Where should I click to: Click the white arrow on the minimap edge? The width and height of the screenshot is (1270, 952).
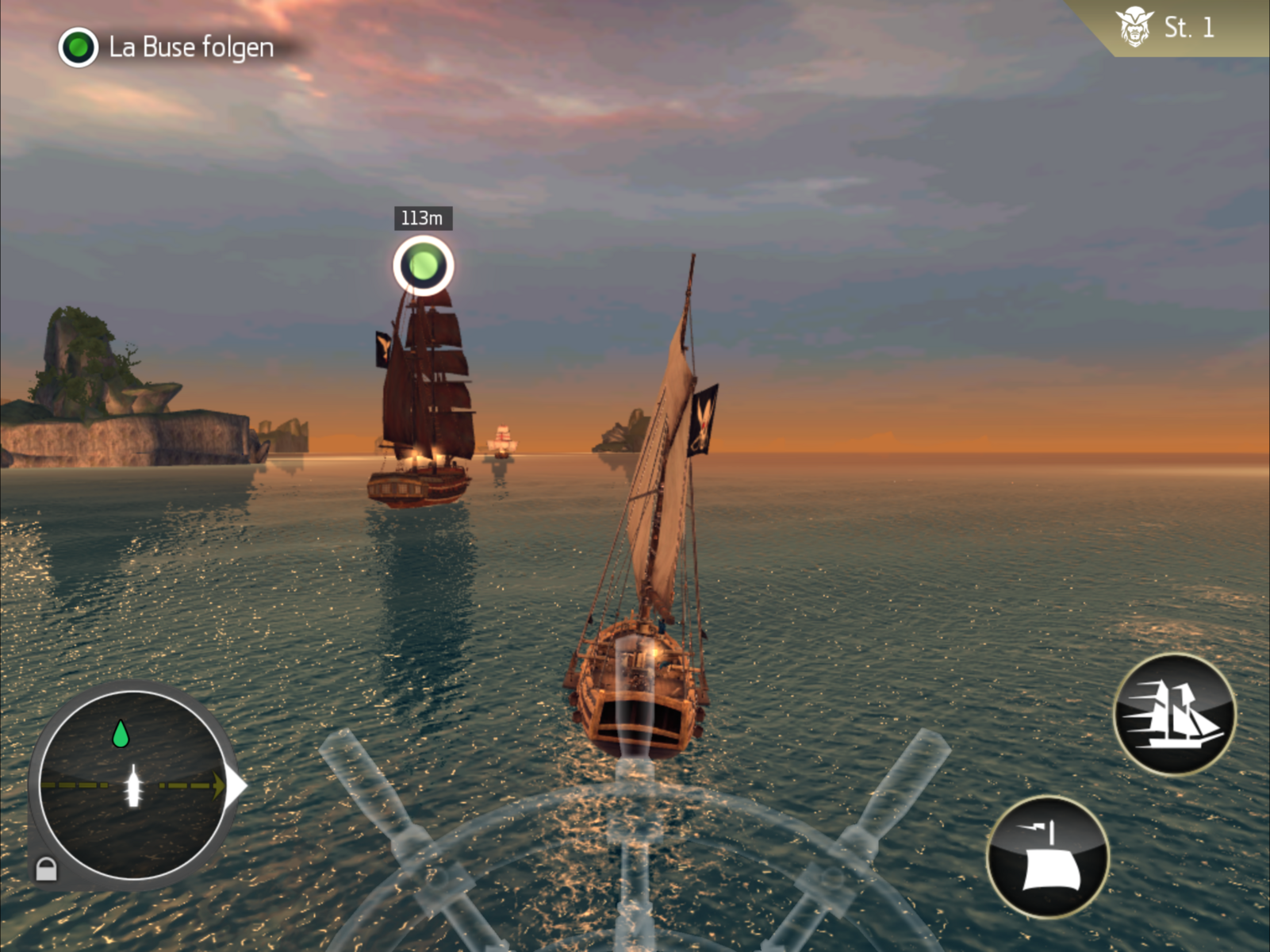pos(236,786)
